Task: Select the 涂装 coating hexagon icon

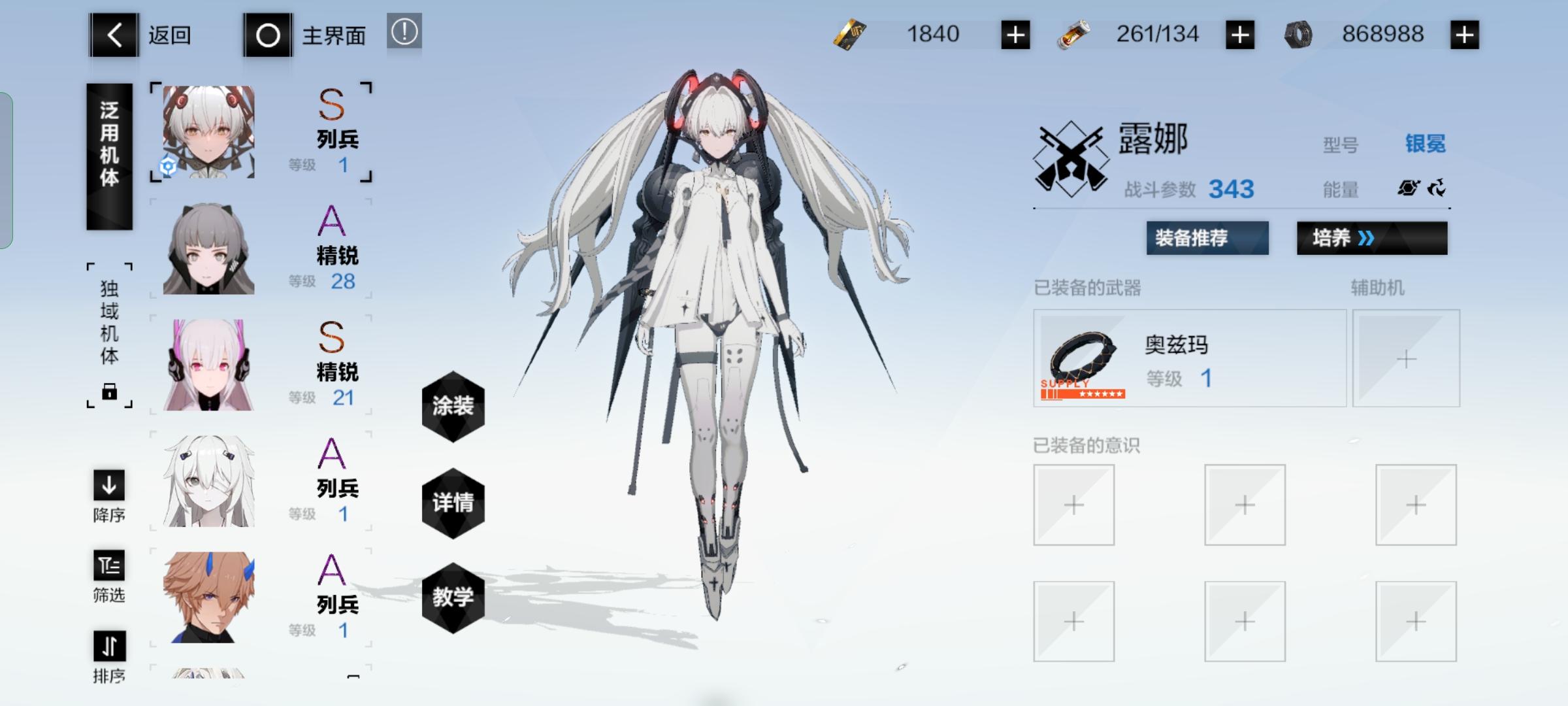Action: pos(453,405)
